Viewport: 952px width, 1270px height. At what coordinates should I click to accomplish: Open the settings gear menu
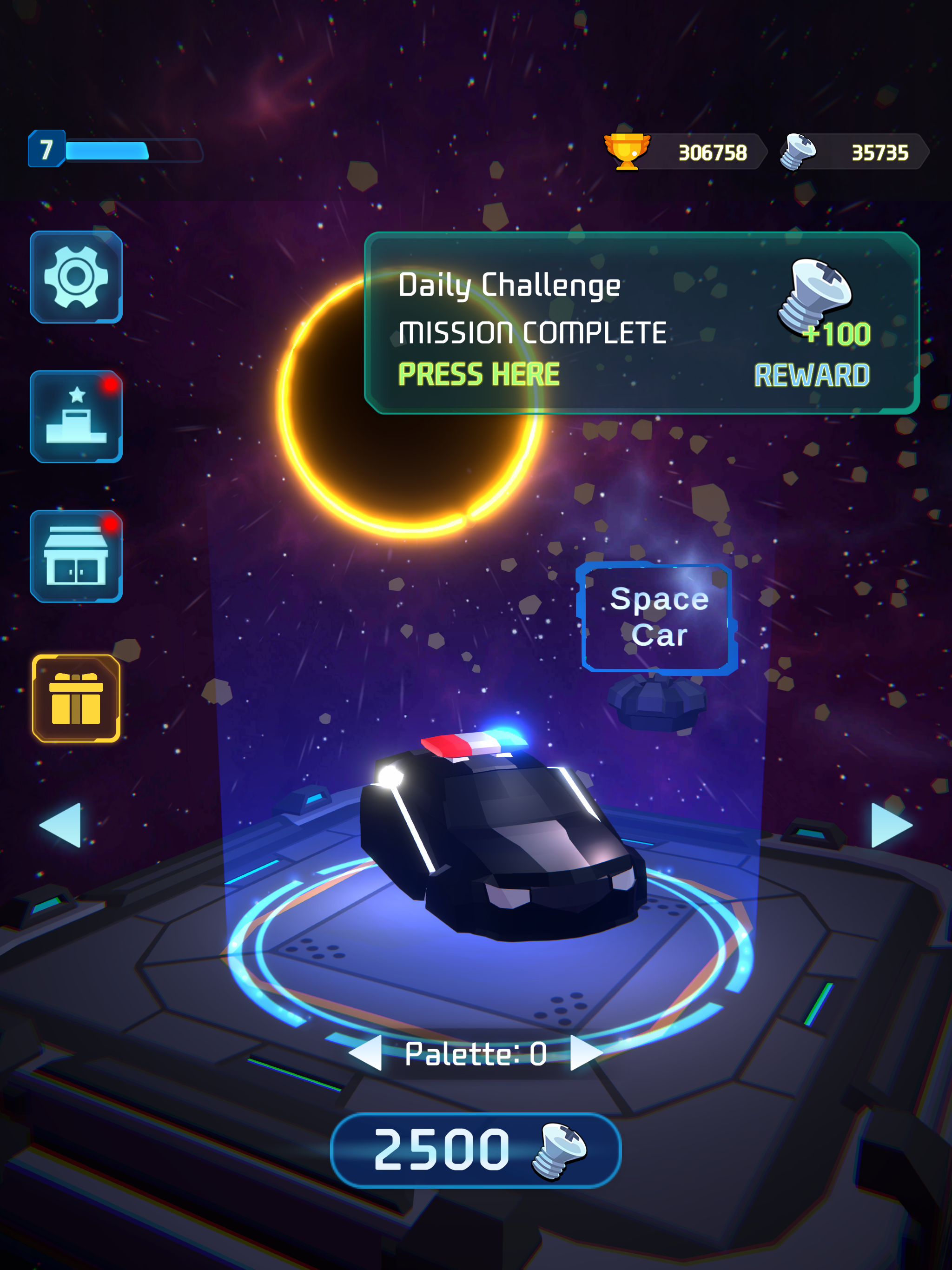click(x=77, y=278)
